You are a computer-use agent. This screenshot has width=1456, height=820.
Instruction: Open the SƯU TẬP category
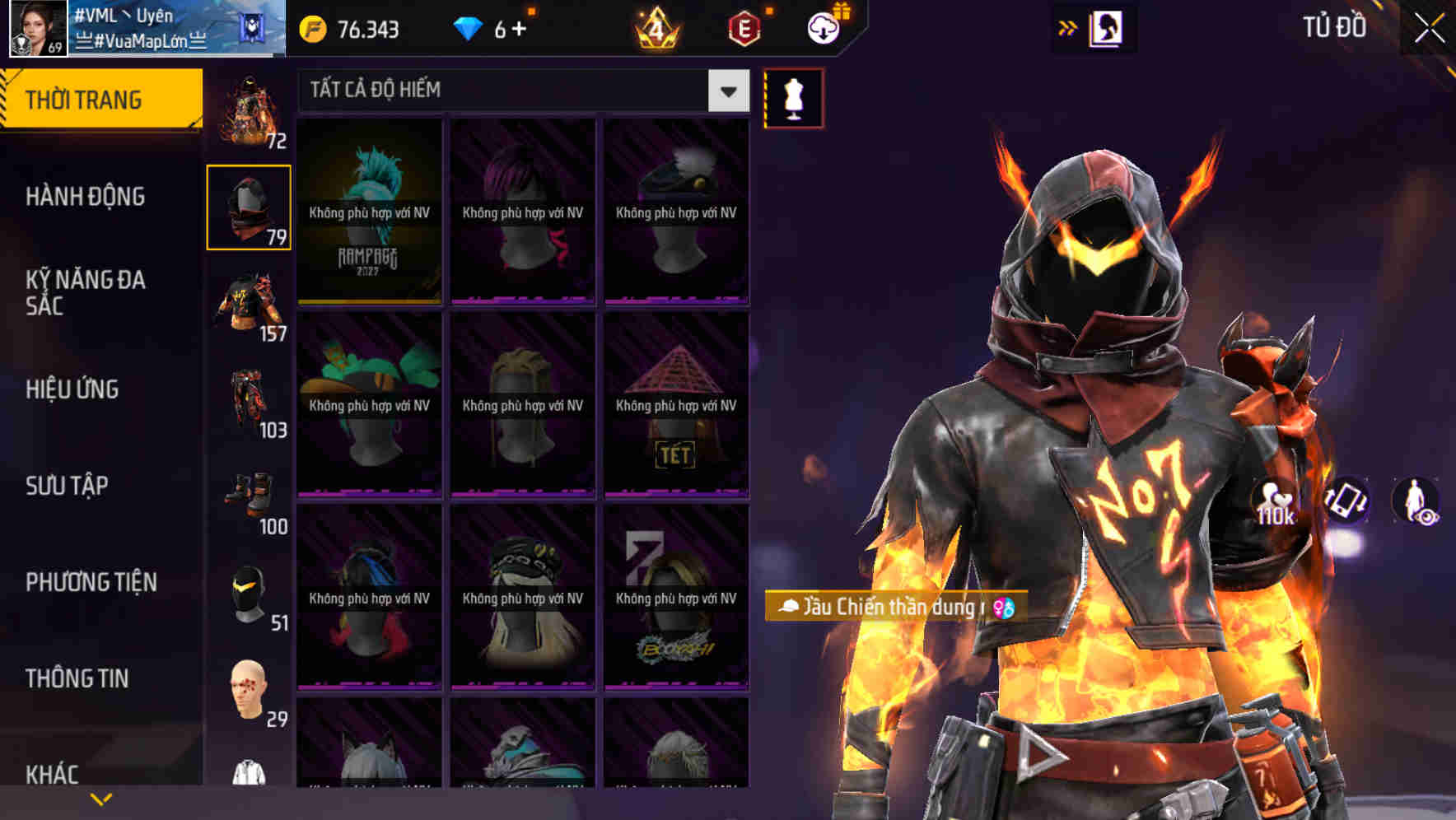[x=66, y=486]
